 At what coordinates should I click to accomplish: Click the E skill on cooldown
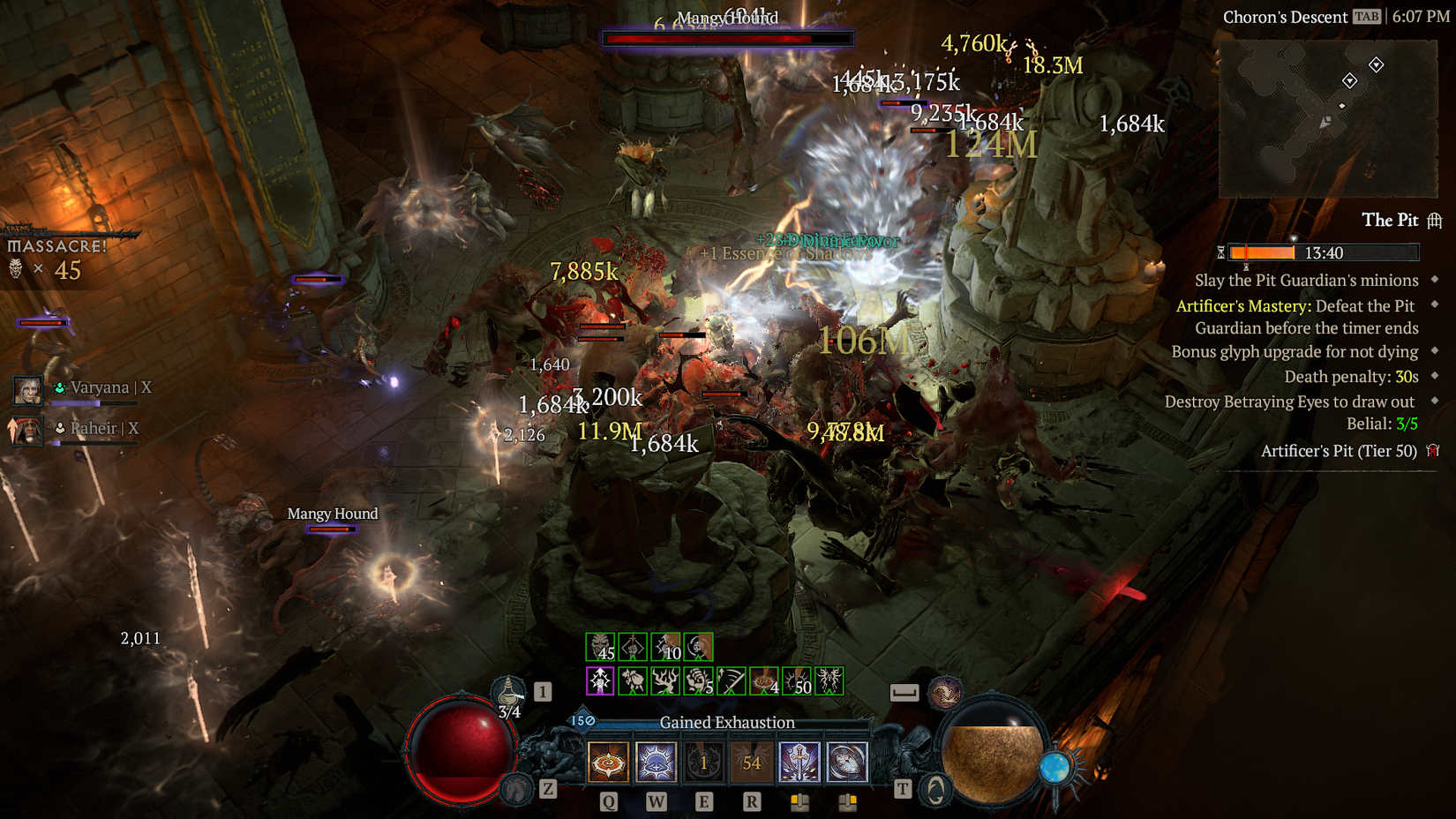click(x=703, y=762)
